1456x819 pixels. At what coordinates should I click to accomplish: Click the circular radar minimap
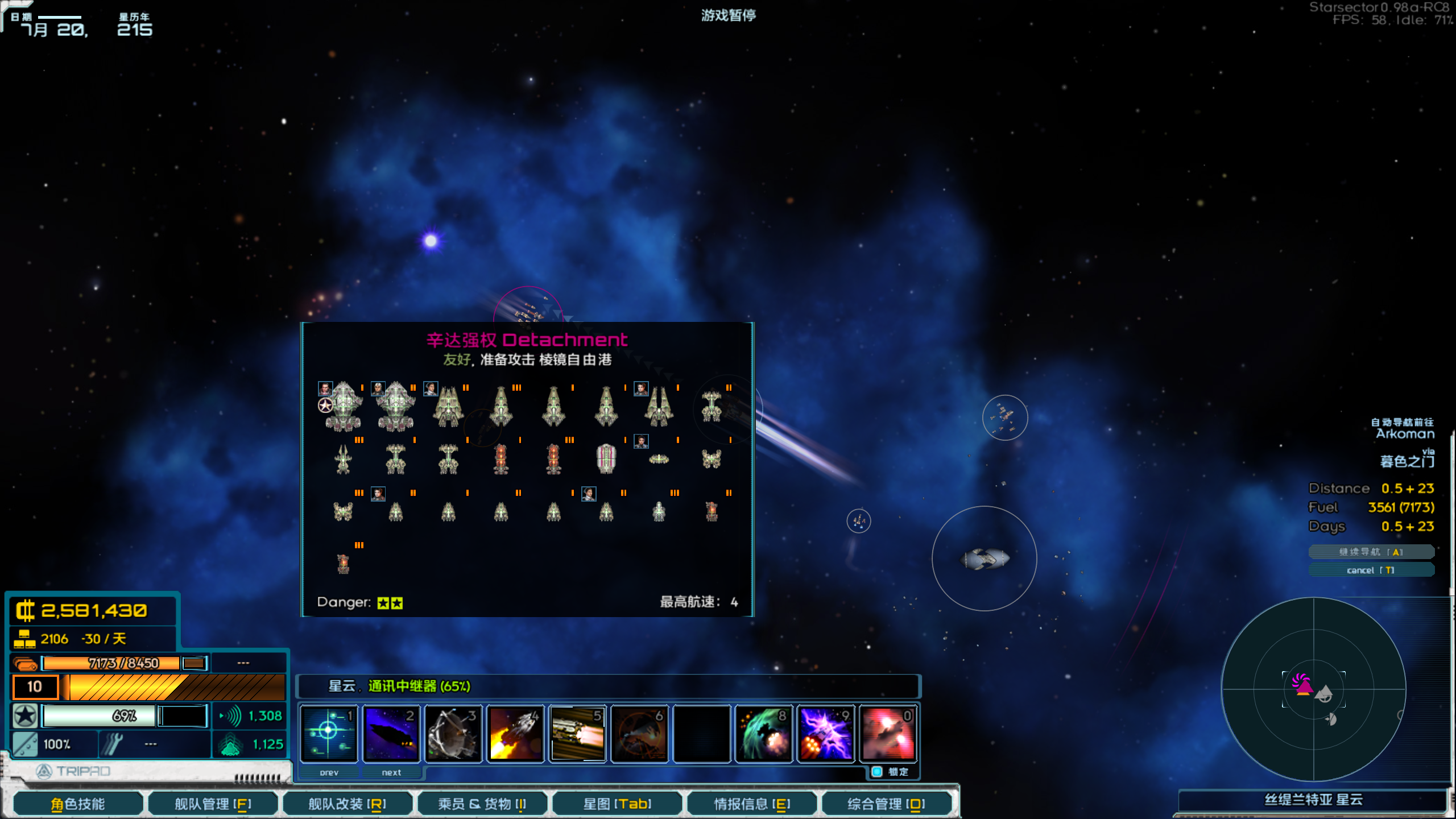tap(1313, 689)
